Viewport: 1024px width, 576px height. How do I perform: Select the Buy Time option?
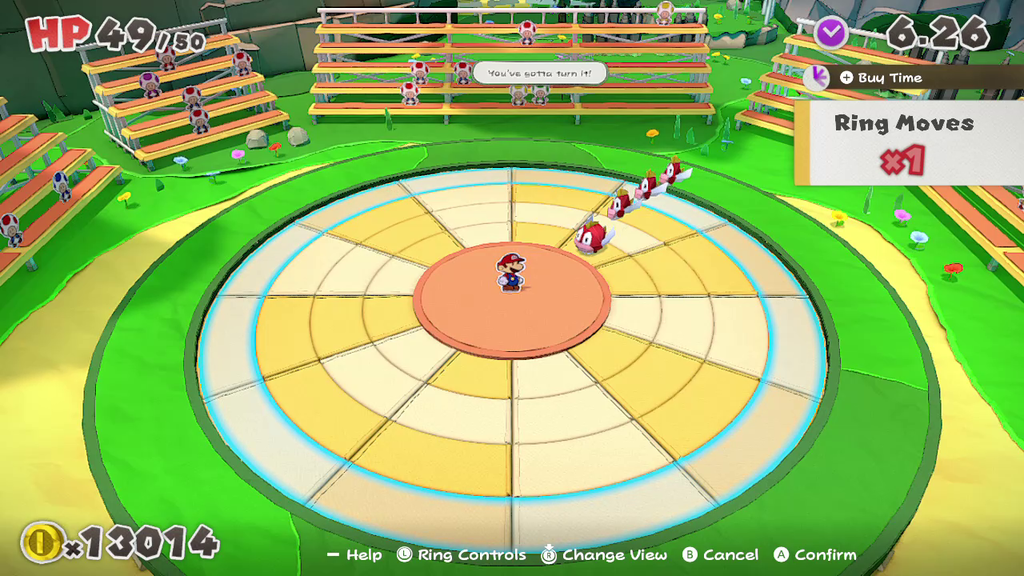click(879, 78)
